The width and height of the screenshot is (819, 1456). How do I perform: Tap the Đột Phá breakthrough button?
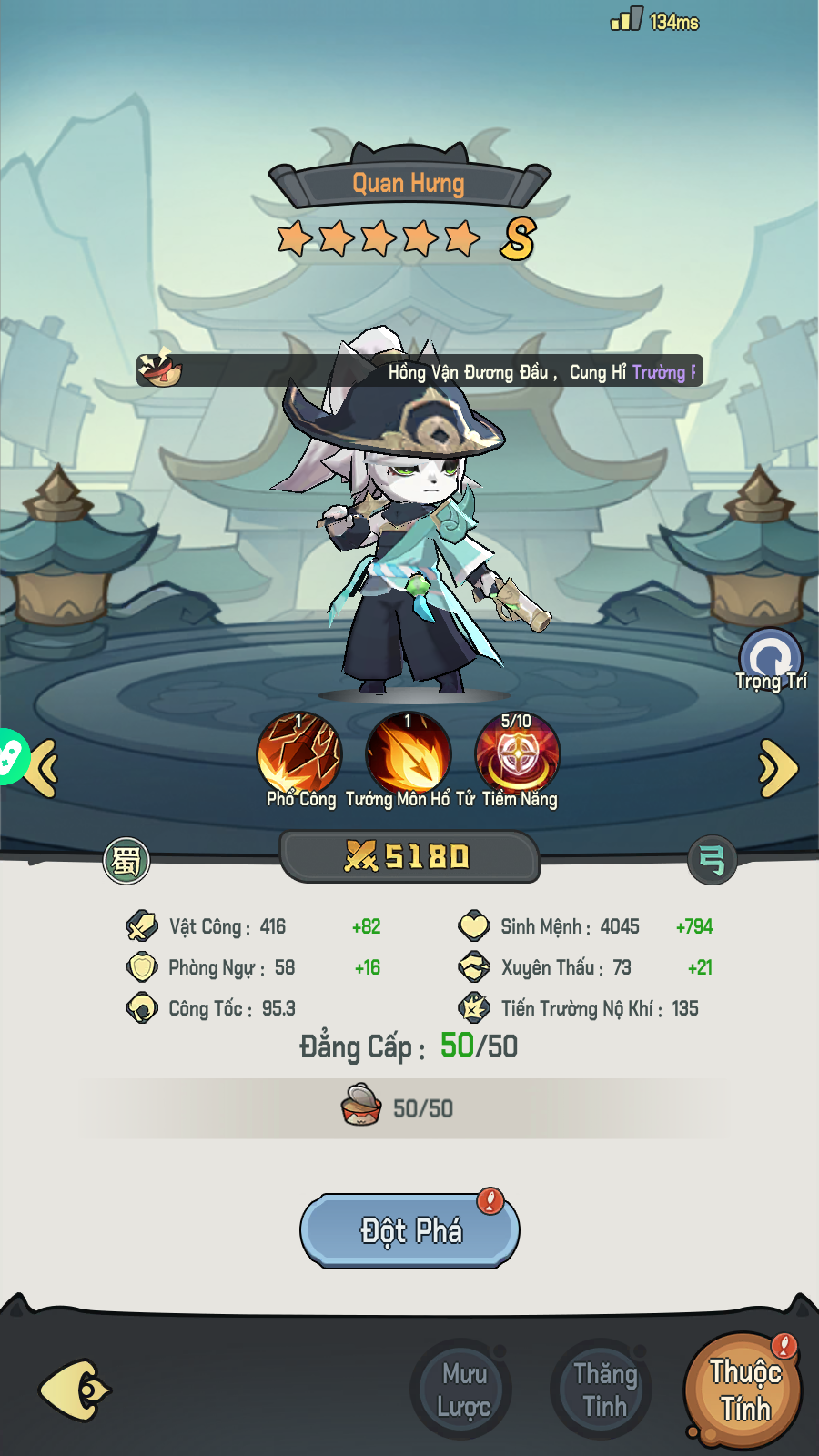click(x=409, y=1230)
